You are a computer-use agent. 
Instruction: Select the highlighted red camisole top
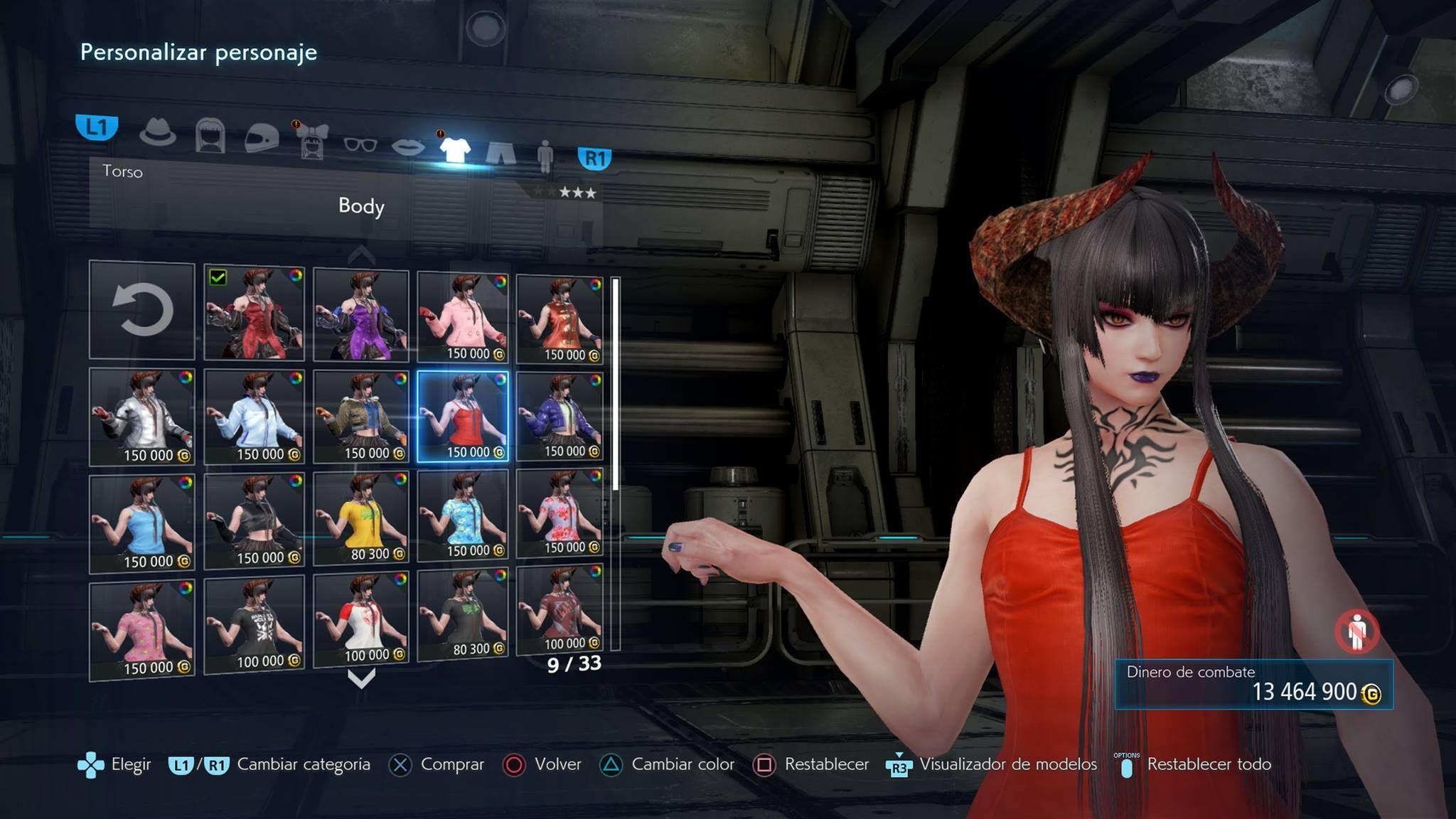[463, 417]
